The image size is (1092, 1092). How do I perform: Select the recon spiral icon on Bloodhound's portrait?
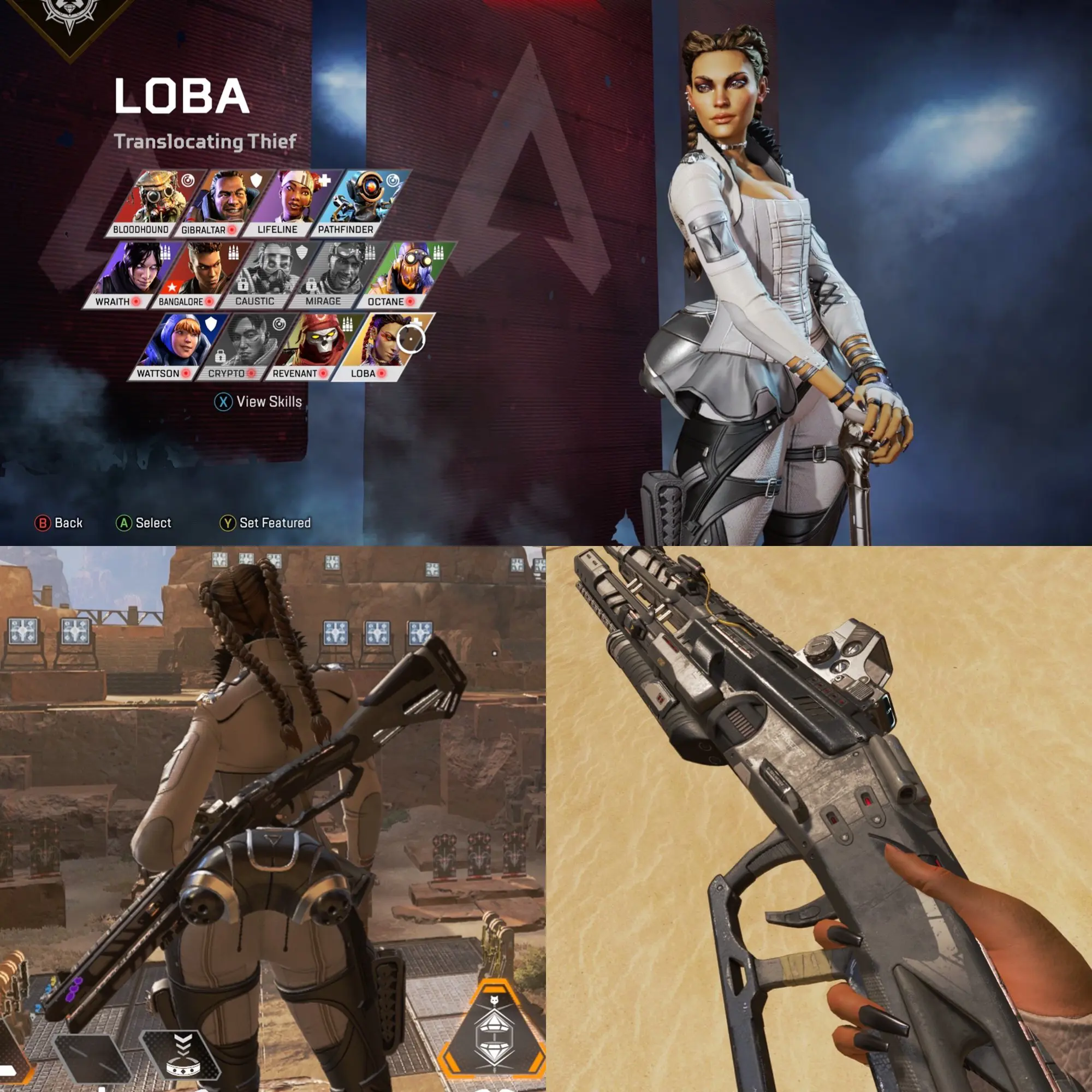coord(188,181)
